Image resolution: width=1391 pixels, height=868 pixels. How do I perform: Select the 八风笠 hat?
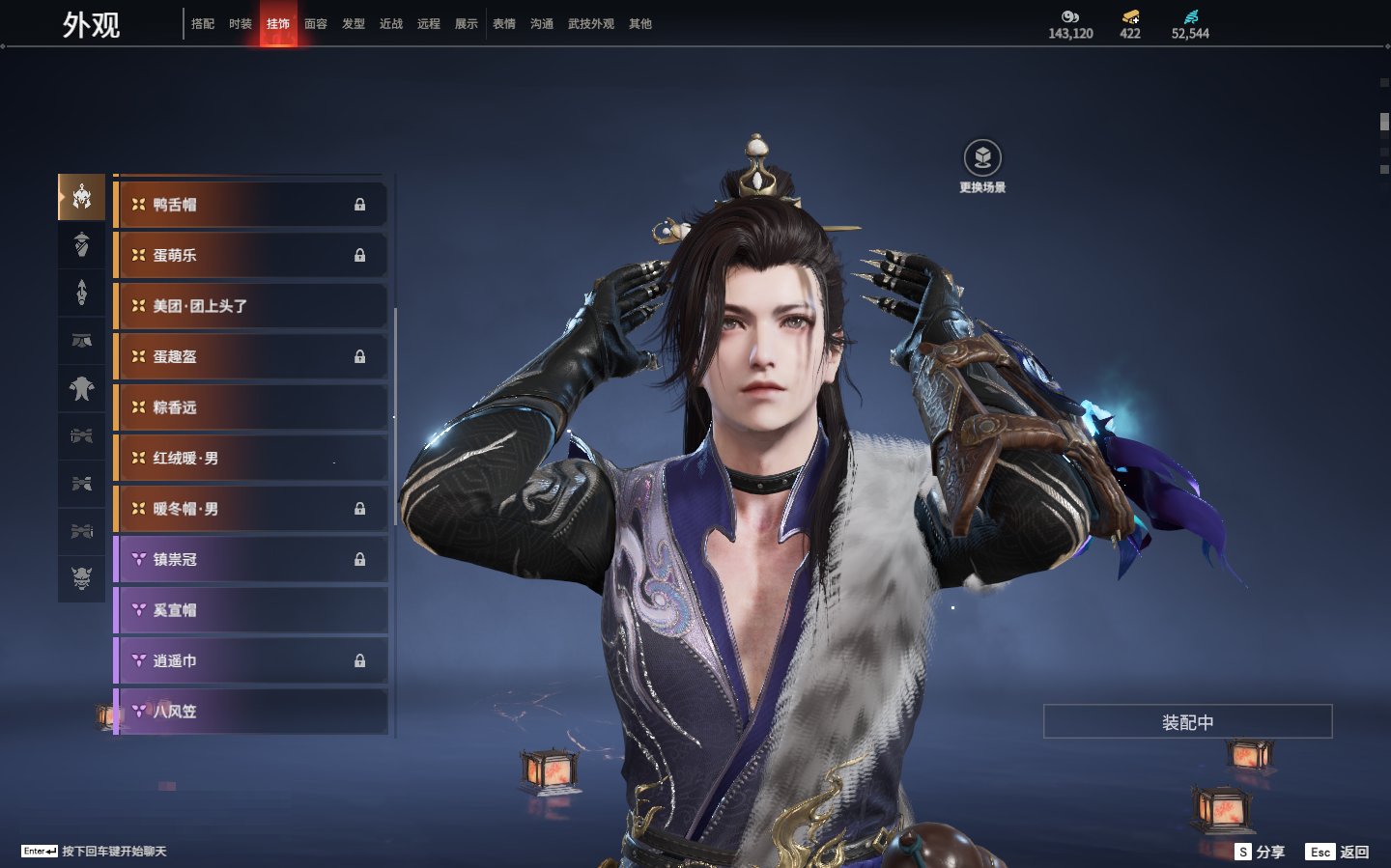(251, 712)
